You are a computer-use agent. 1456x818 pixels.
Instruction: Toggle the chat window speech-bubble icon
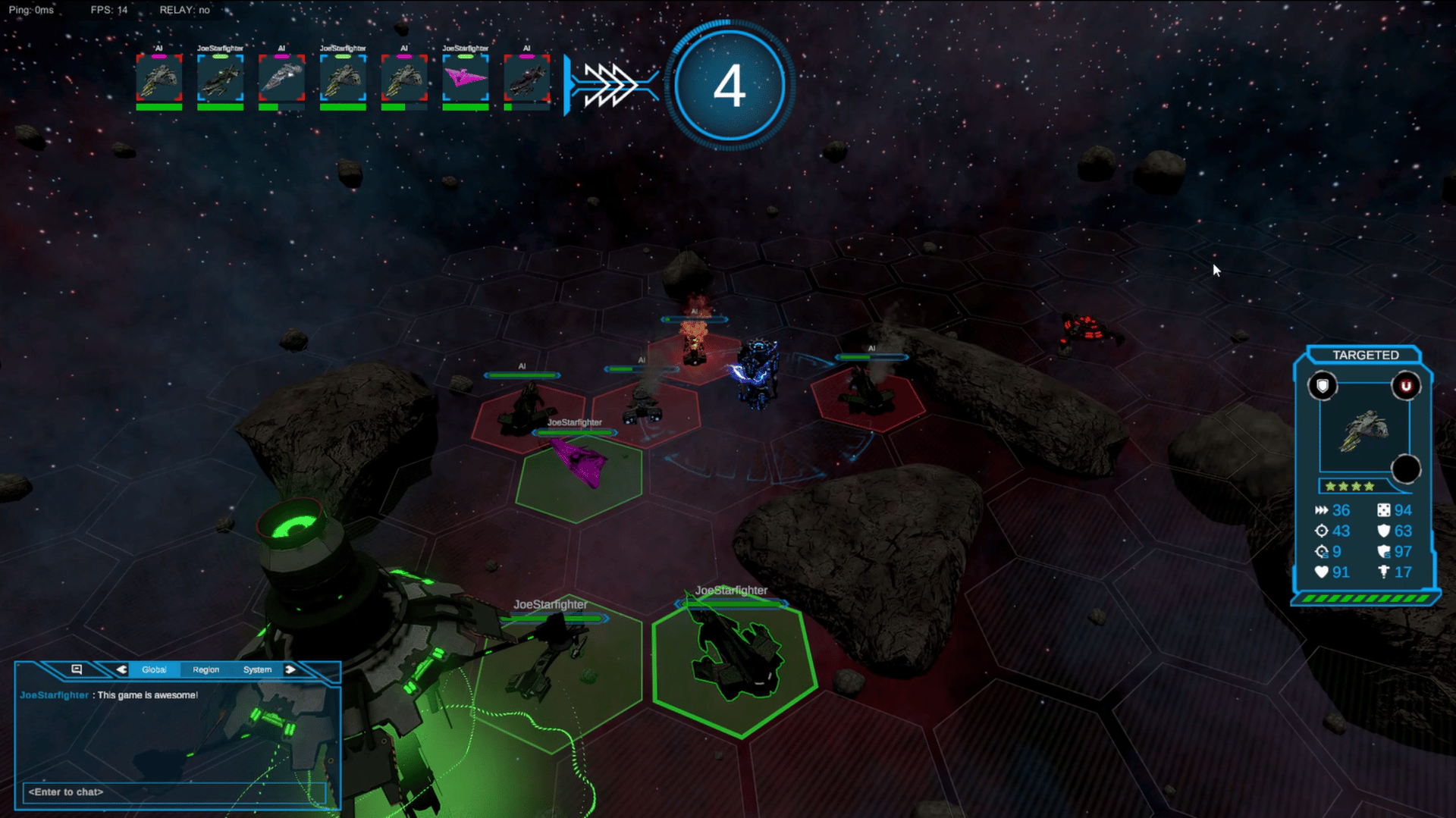coord(77,669)
